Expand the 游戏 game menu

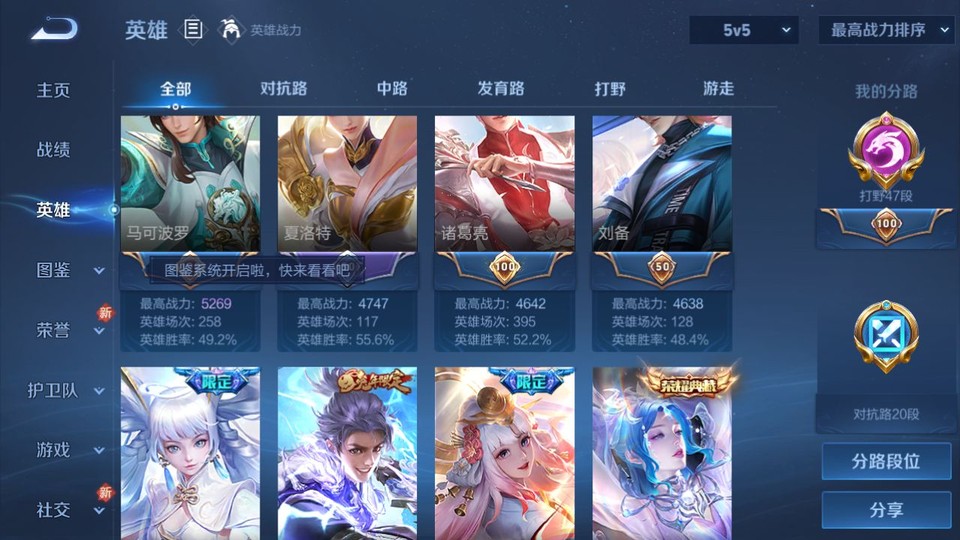tap(66, 450)
